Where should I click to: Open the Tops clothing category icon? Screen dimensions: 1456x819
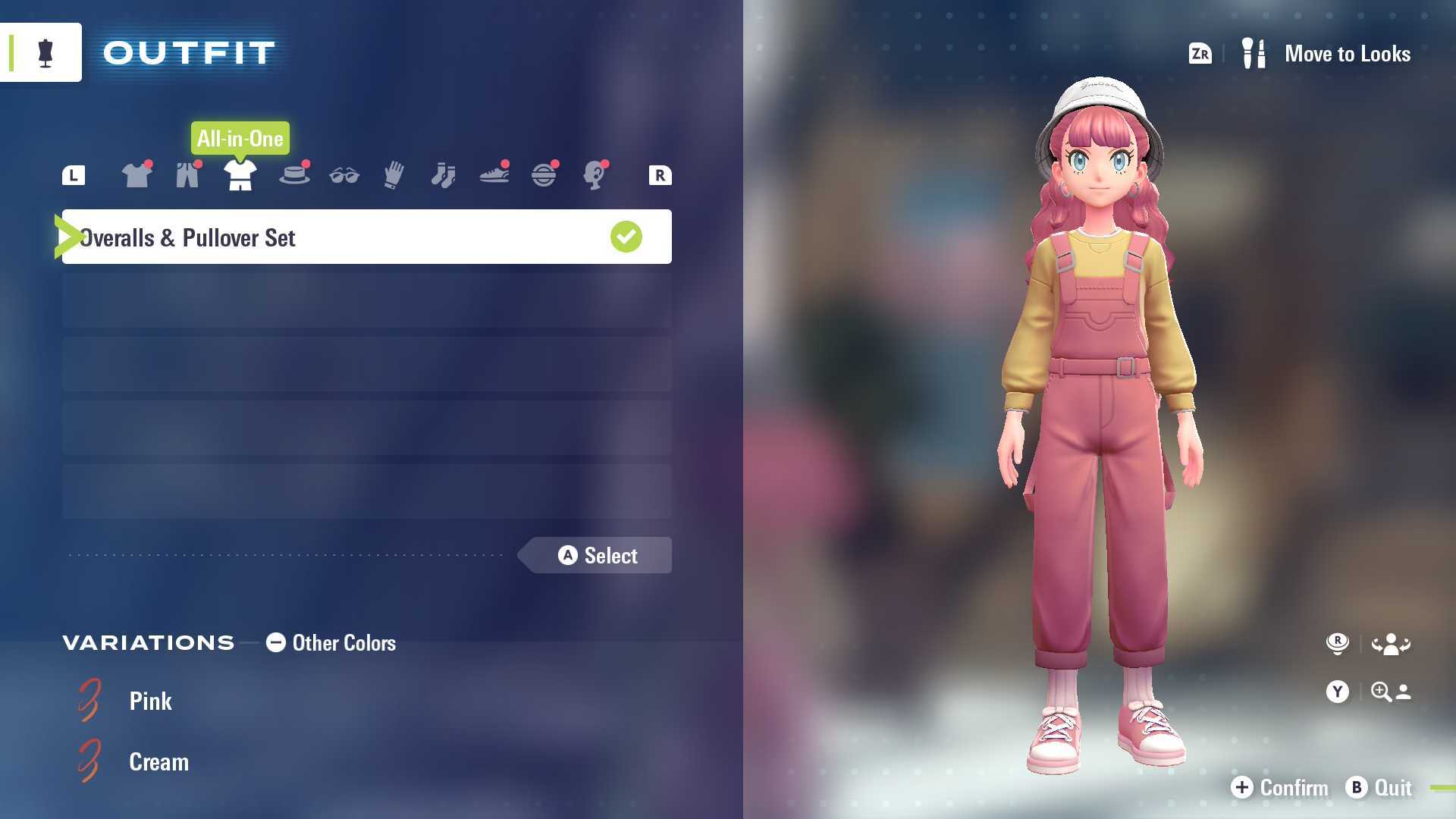[x=136, y=174]
